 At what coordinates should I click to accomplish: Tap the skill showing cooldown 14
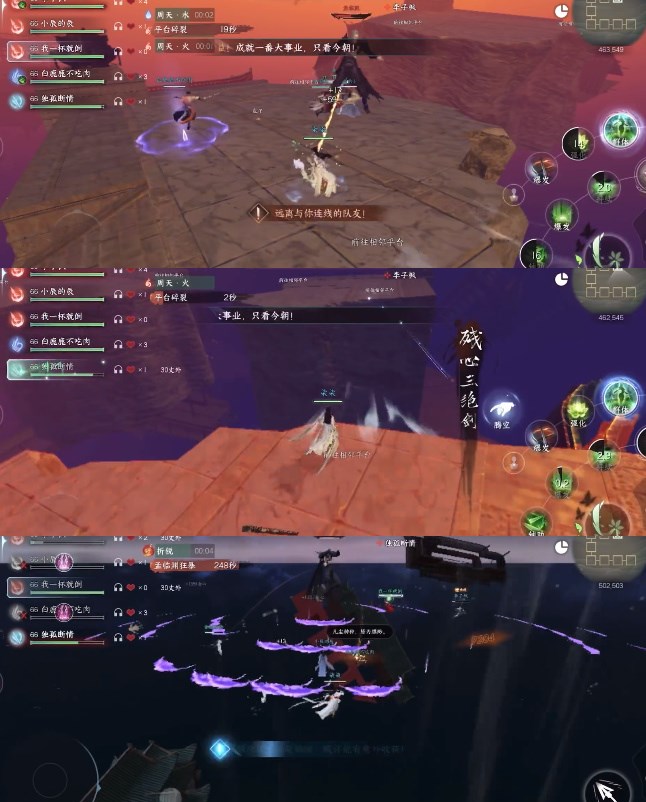tap(577, 145)
